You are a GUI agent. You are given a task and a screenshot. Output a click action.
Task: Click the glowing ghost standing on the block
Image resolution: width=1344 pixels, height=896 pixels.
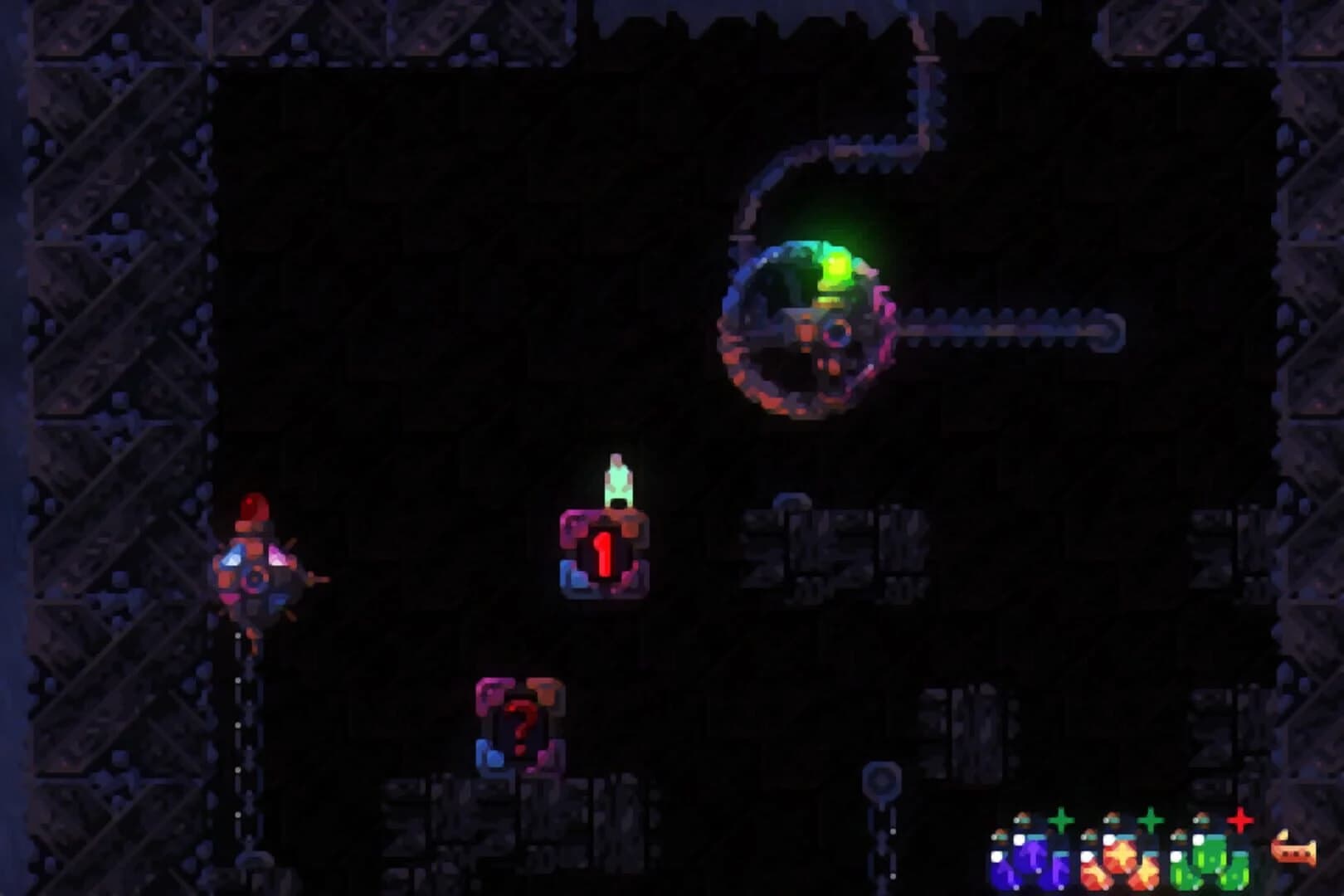[619, 481]
